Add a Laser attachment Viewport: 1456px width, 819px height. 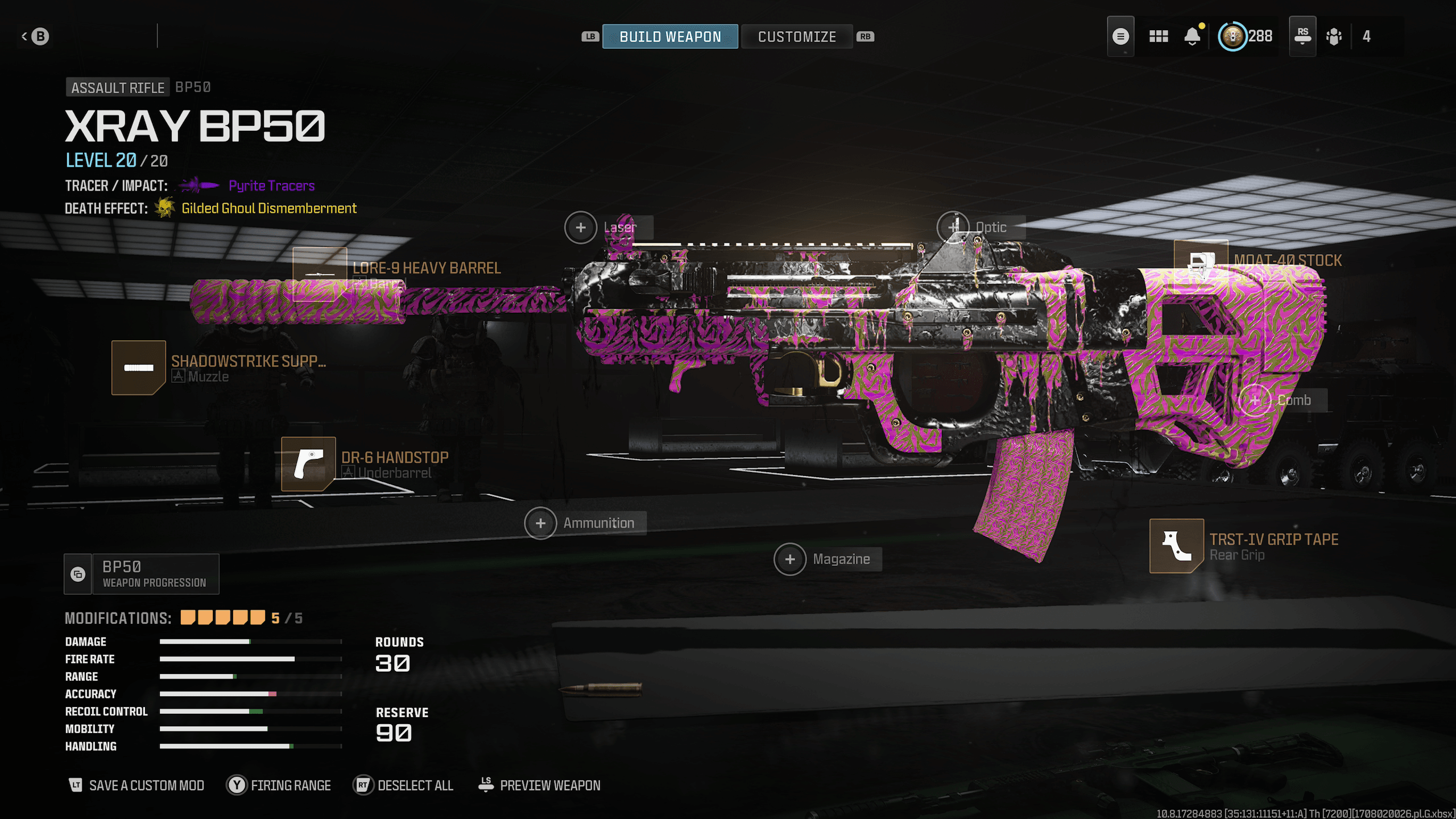coord(581,227)
